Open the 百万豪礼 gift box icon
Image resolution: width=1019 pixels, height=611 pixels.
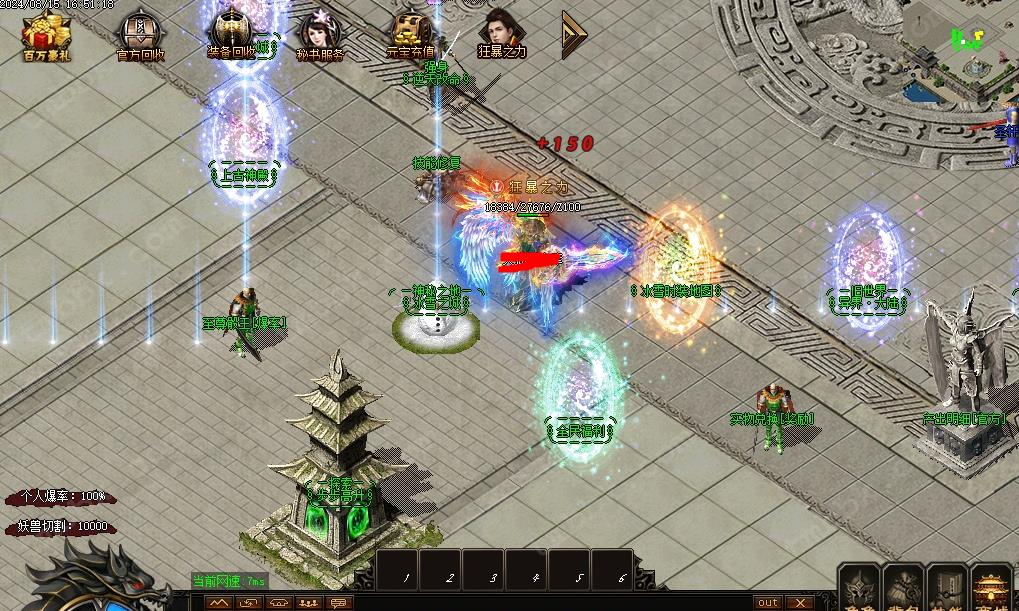point(47,35)
